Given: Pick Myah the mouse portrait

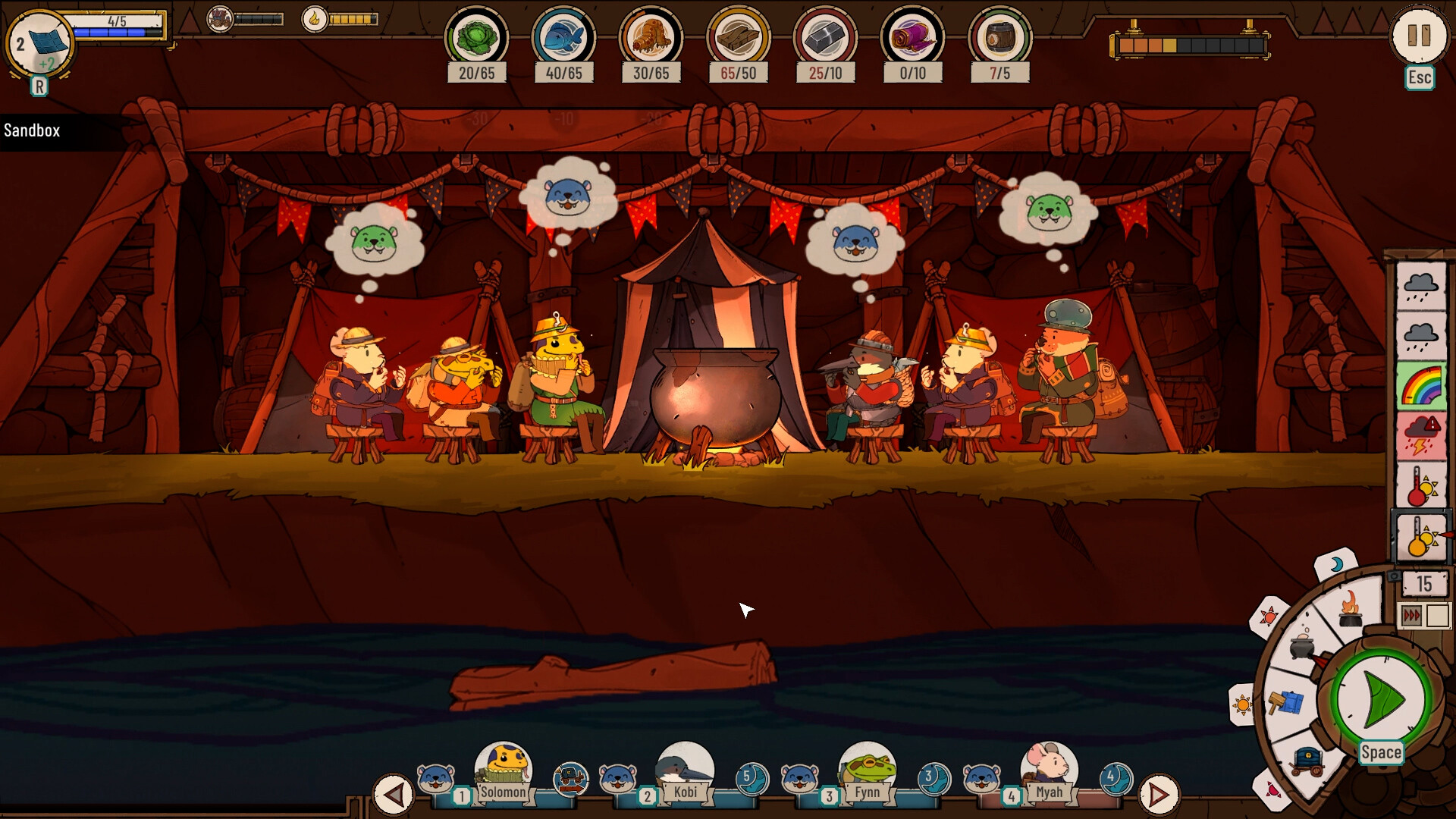Looking at the screenshot, I should click(x=1049, y=767).
